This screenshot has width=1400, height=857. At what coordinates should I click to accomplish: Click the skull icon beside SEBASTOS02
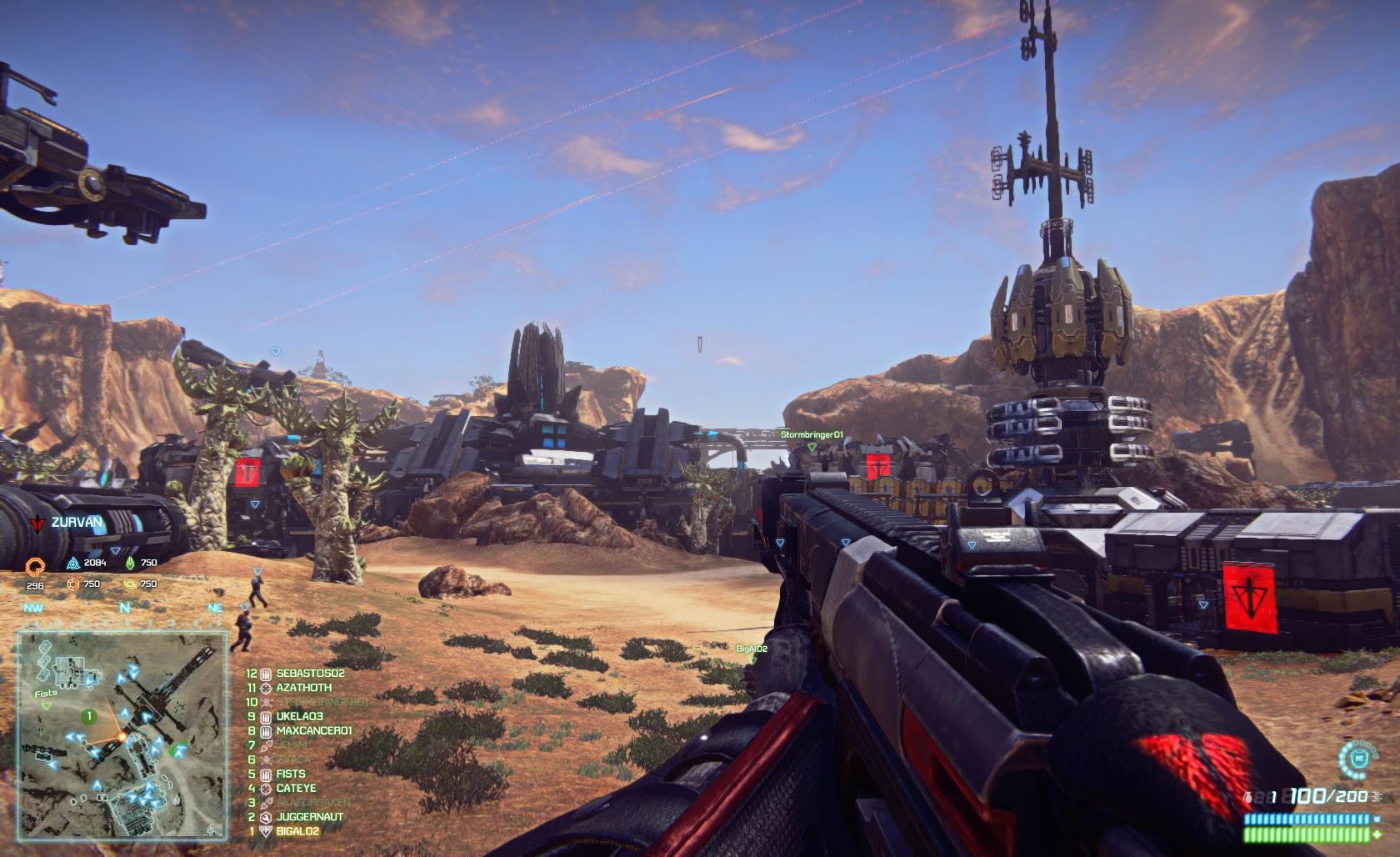265,675
